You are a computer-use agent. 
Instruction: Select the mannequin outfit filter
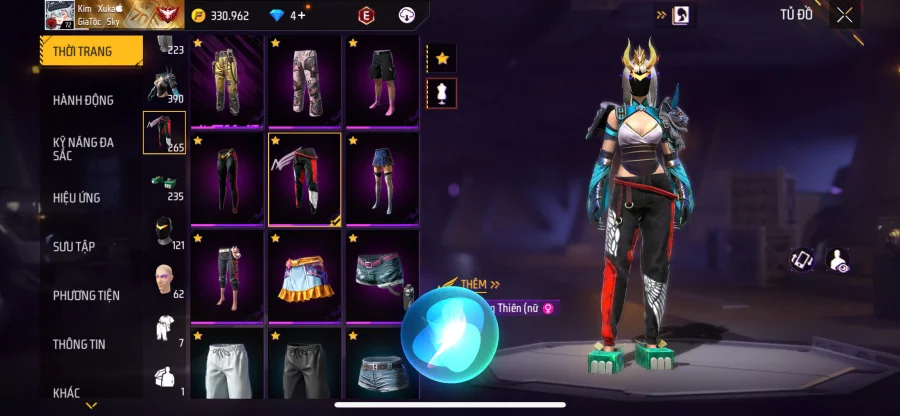tap(442, 93)
